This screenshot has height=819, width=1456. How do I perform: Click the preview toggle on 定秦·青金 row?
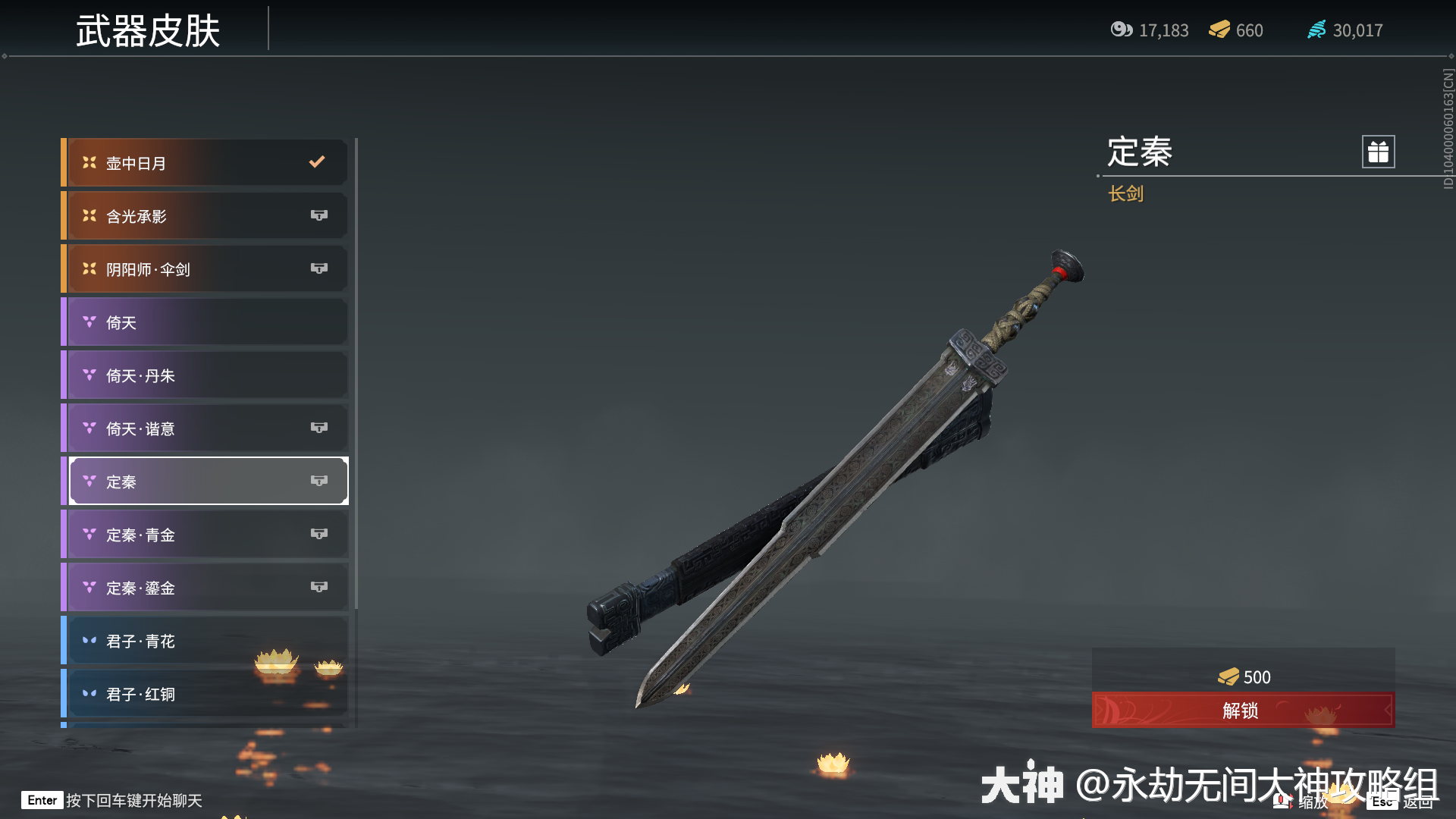pyautogui.click(x=319, y=534)
